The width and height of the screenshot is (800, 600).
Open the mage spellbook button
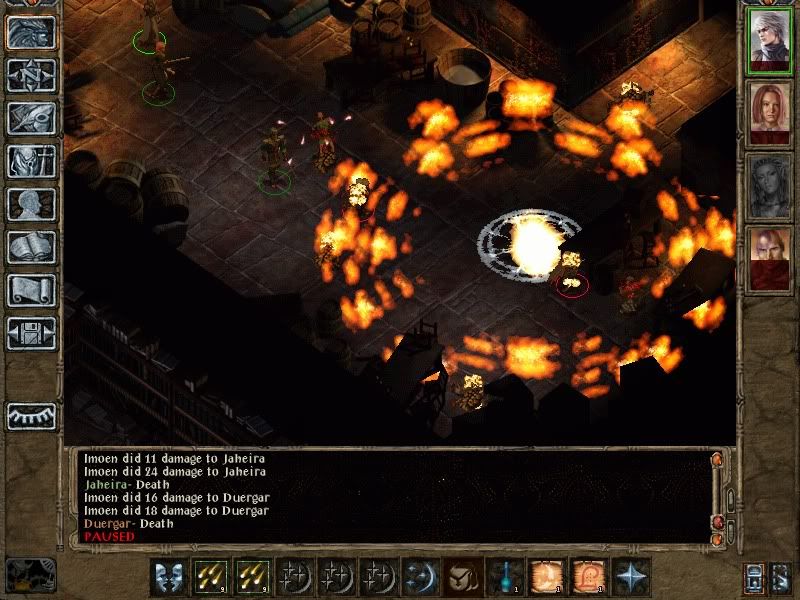coord(31,247)
